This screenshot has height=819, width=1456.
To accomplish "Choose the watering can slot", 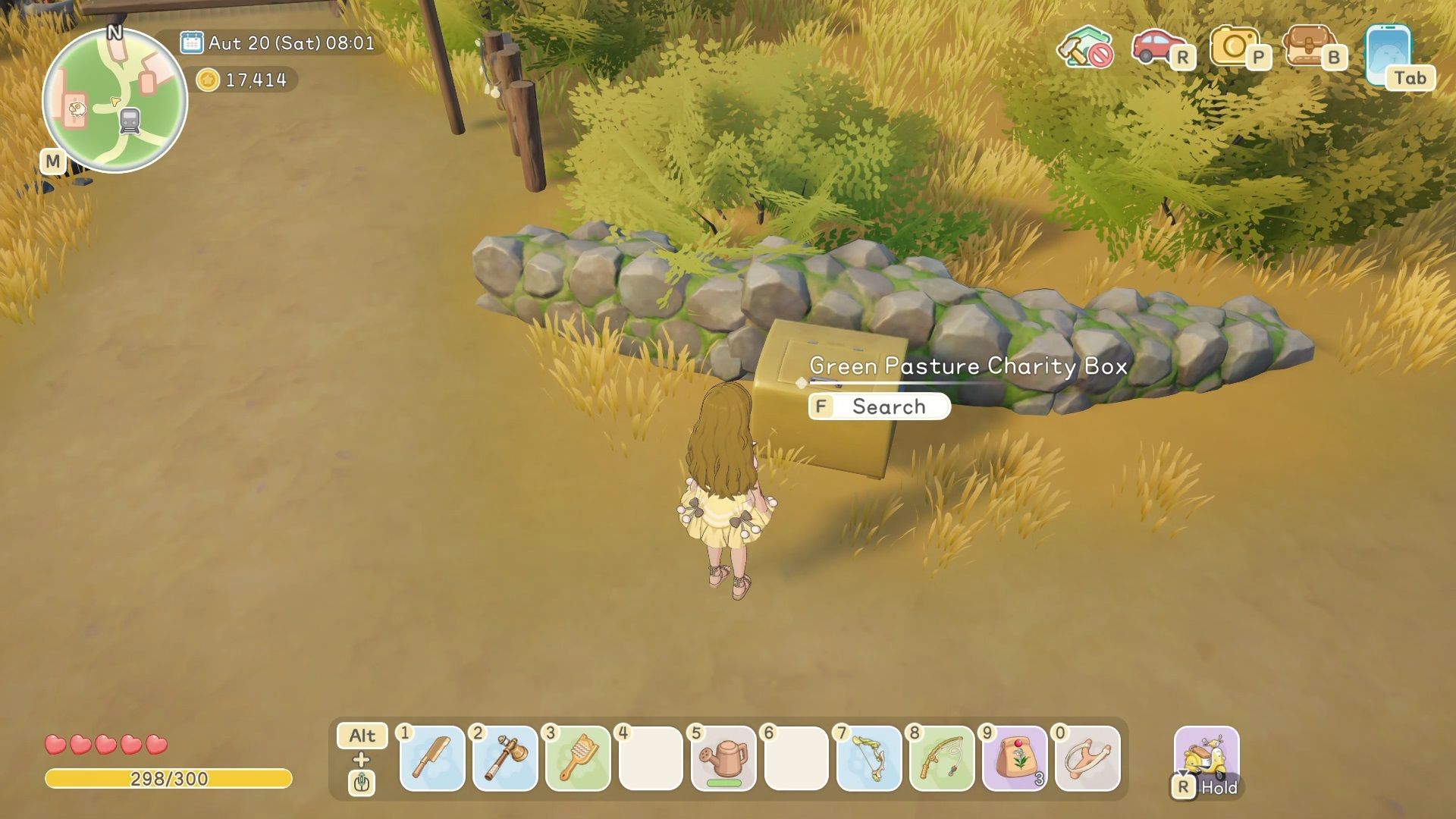I will pyautogui.click(x=723, y=758).
